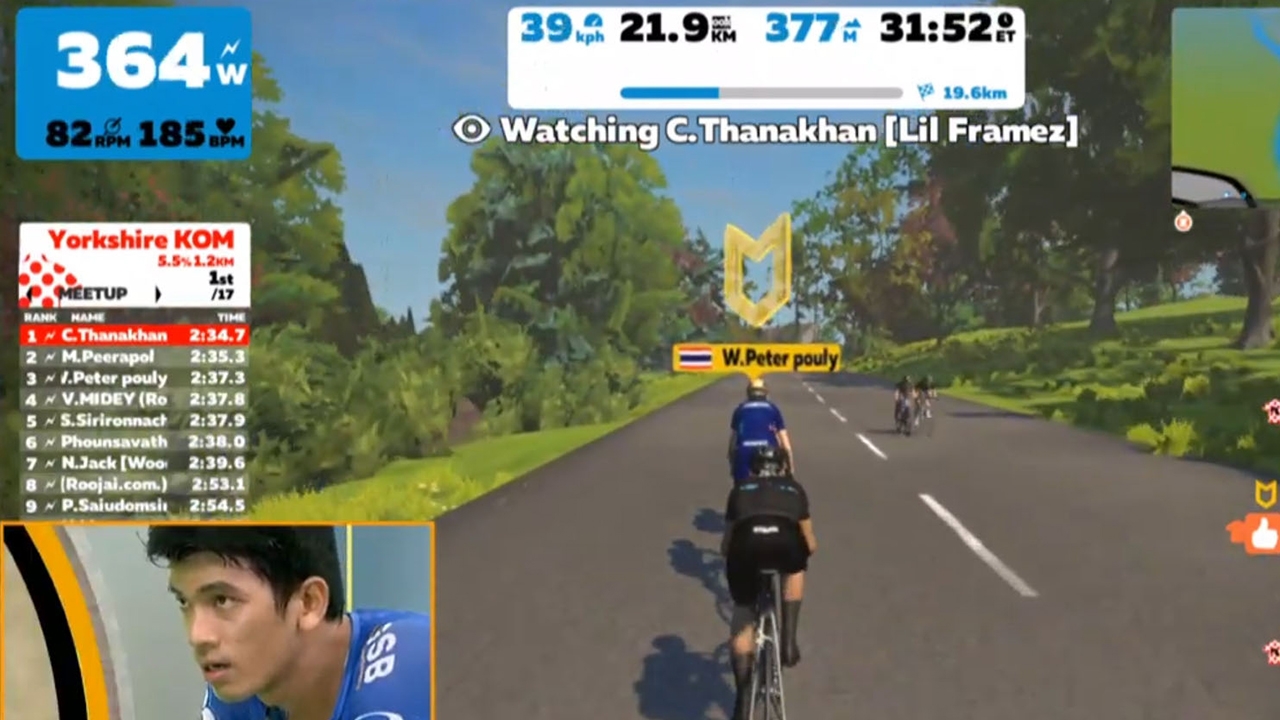Image resolution: width=1280 pixels, height=720 pixels.
Task: Click the right arrow beside MEETUP
Action: (157, 294)
